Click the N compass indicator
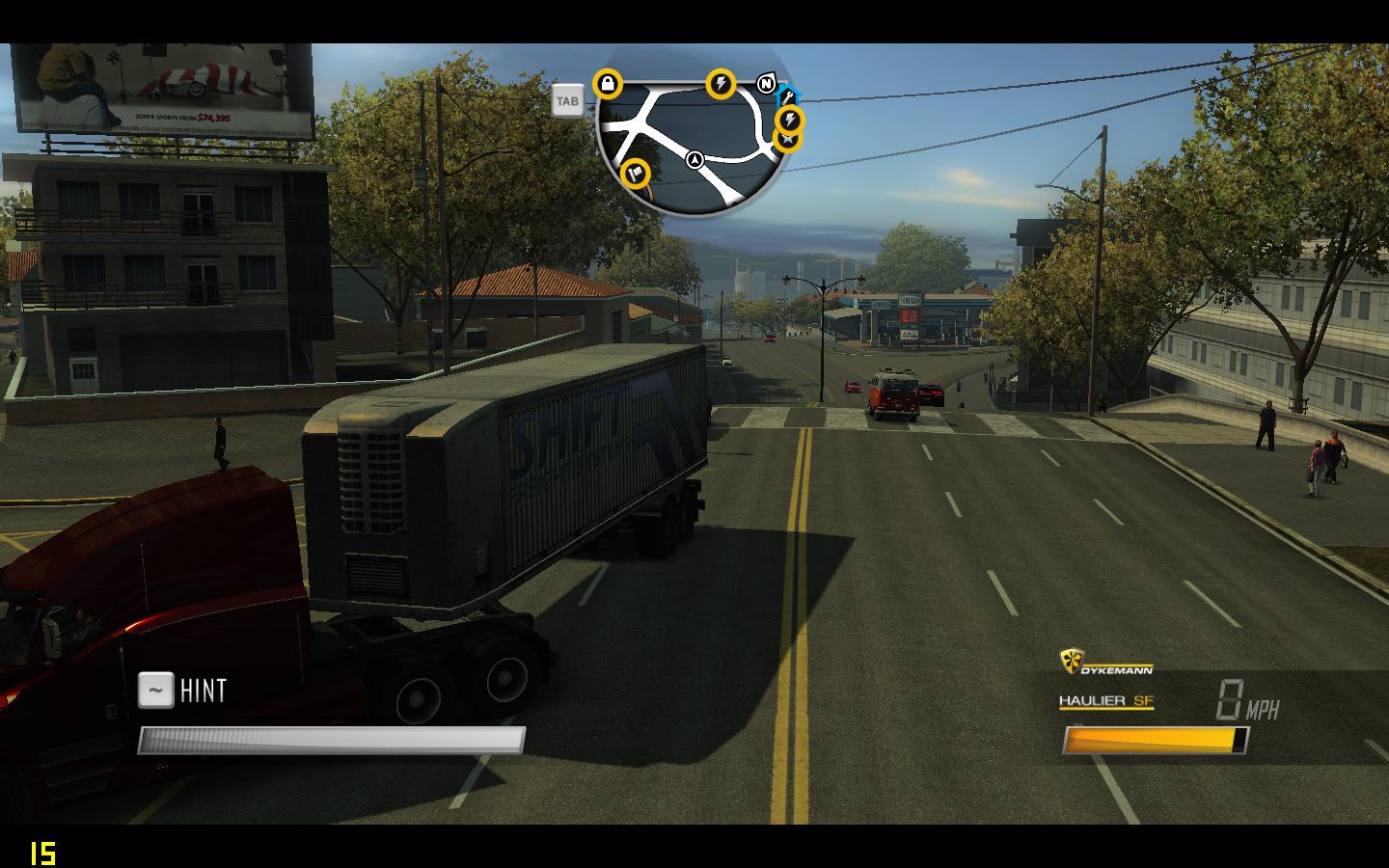 (x=766, y=84)
